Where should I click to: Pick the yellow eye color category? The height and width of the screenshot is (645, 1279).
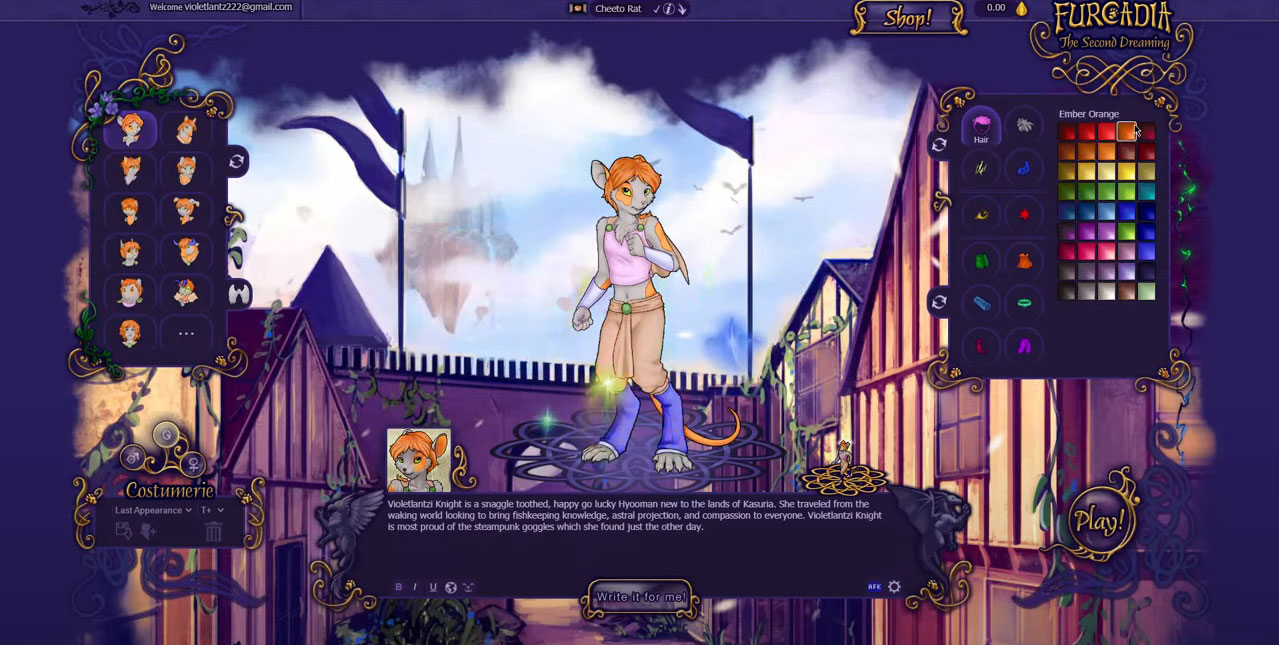(x=981, y=214)
